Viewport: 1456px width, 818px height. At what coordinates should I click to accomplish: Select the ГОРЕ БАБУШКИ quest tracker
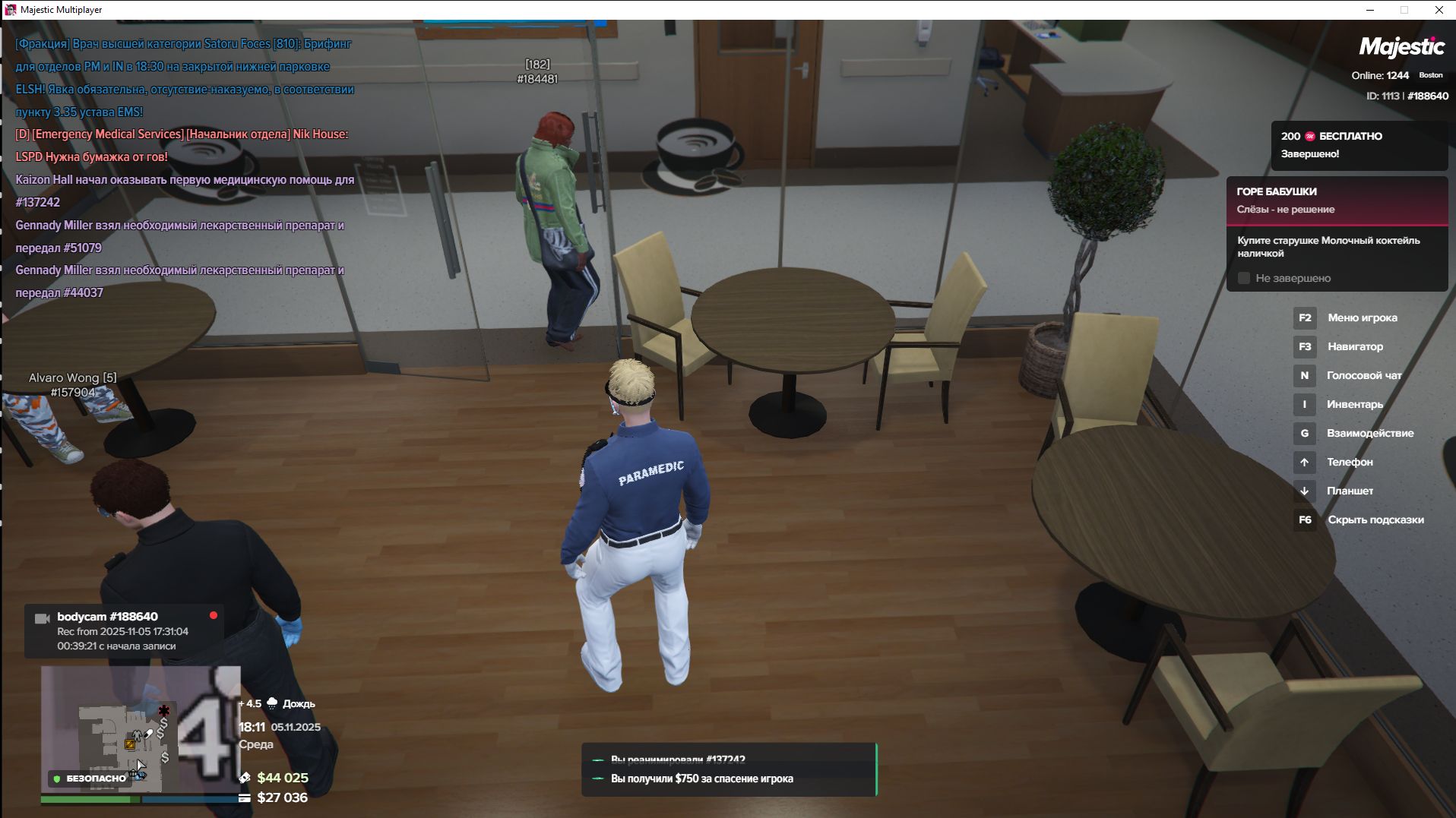[x=1337, y=200]
